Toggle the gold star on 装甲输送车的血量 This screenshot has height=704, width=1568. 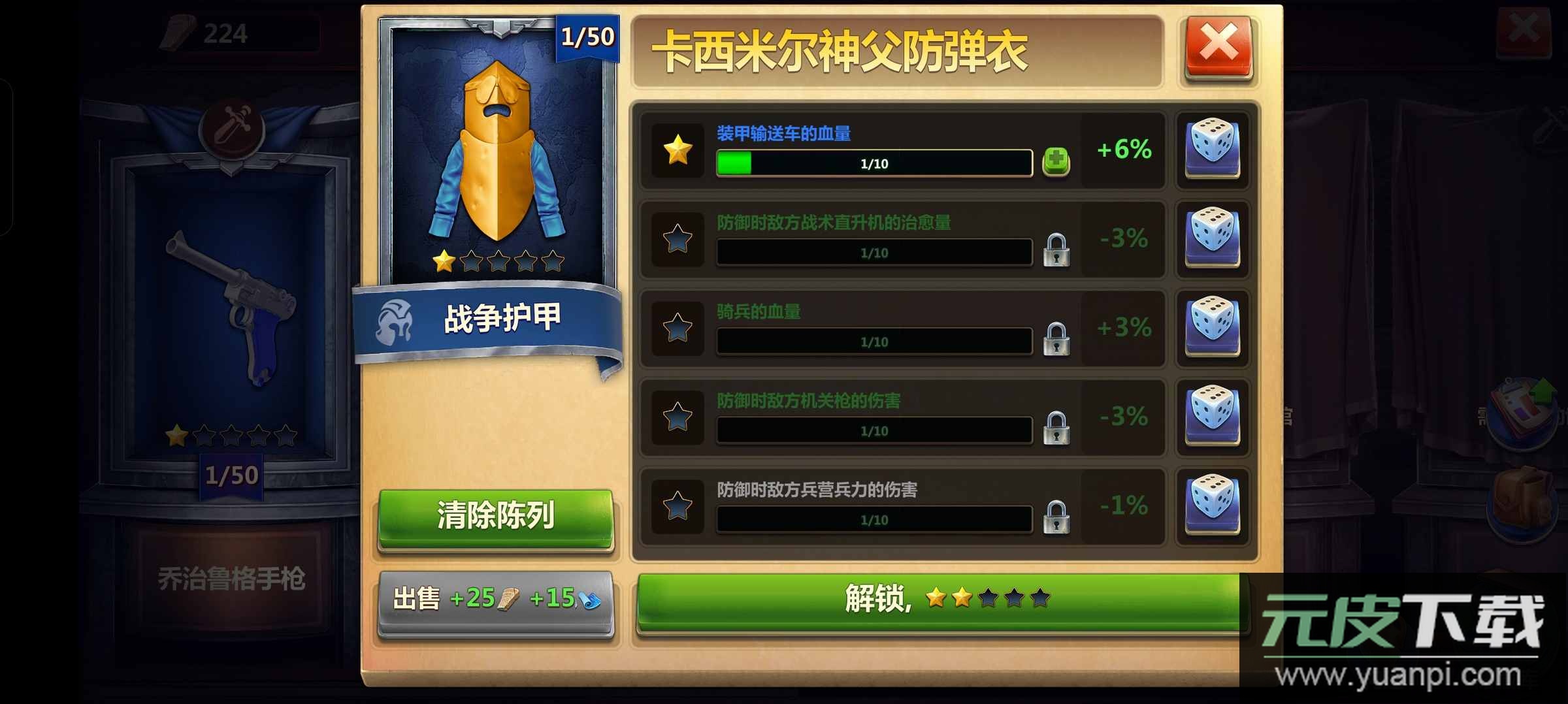[x=677, y=149]
